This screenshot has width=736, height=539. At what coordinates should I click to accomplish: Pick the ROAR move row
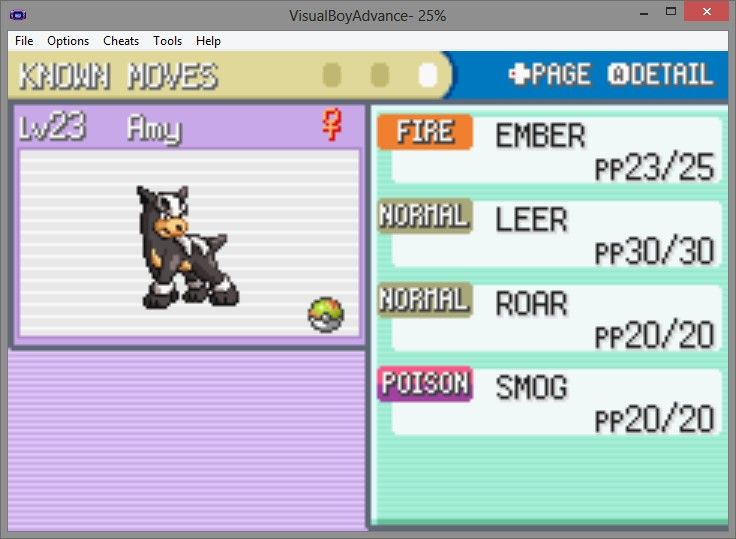(550, 318)
